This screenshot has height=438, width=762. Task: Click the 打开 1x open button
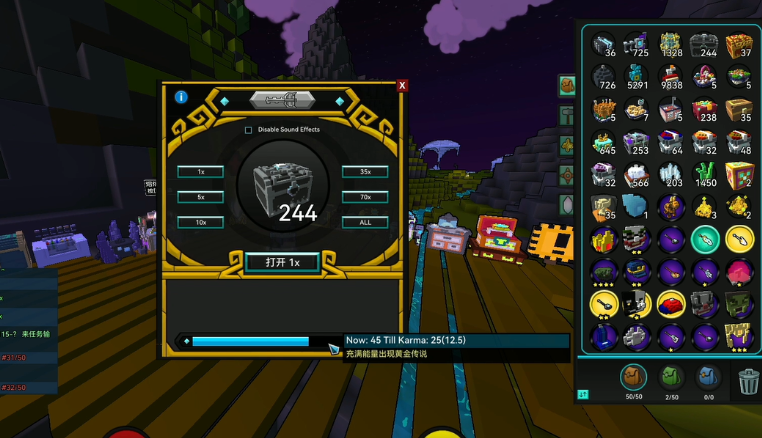[x=282, y=262]
